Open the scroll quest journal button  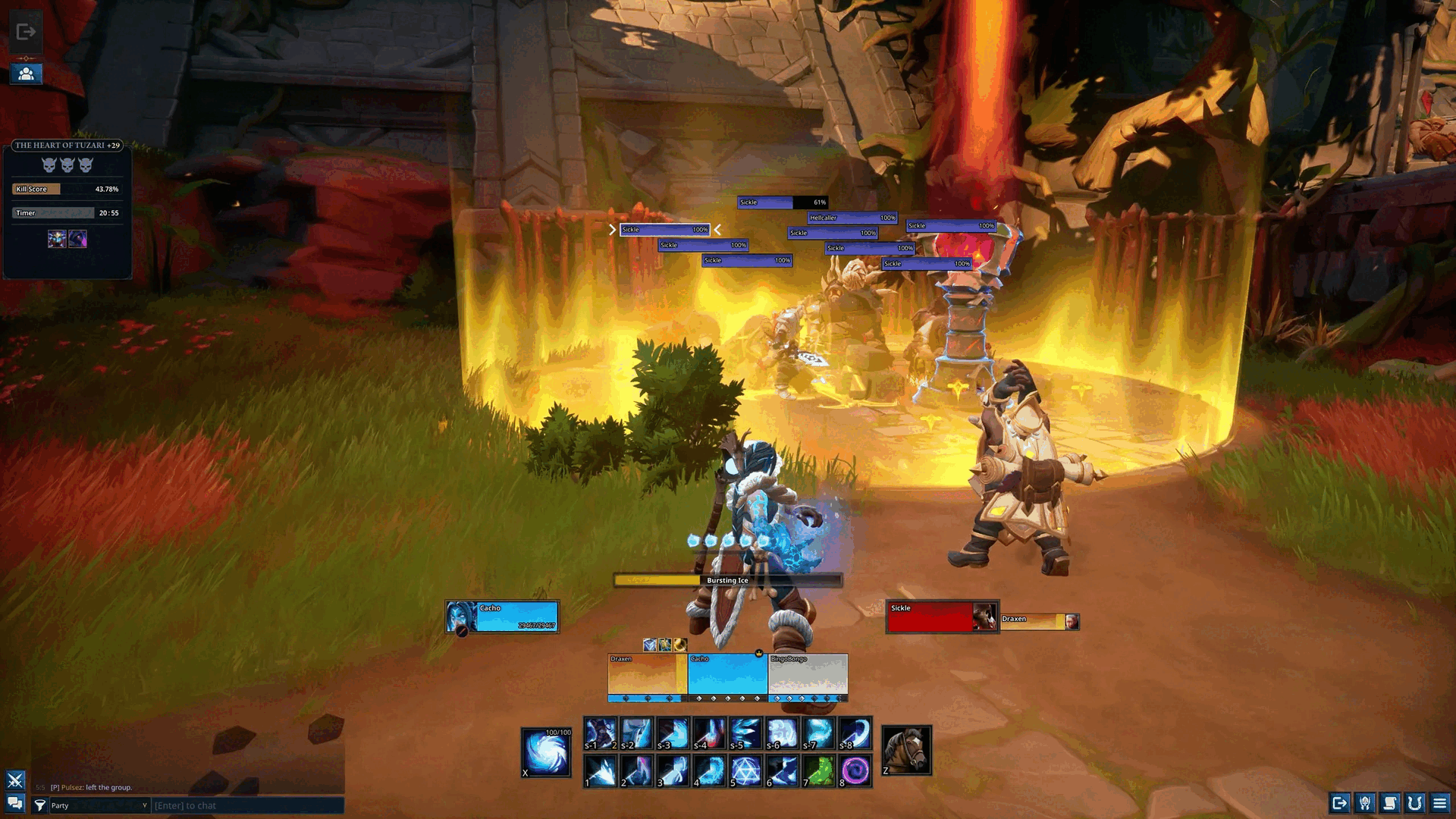point(1390,803)
